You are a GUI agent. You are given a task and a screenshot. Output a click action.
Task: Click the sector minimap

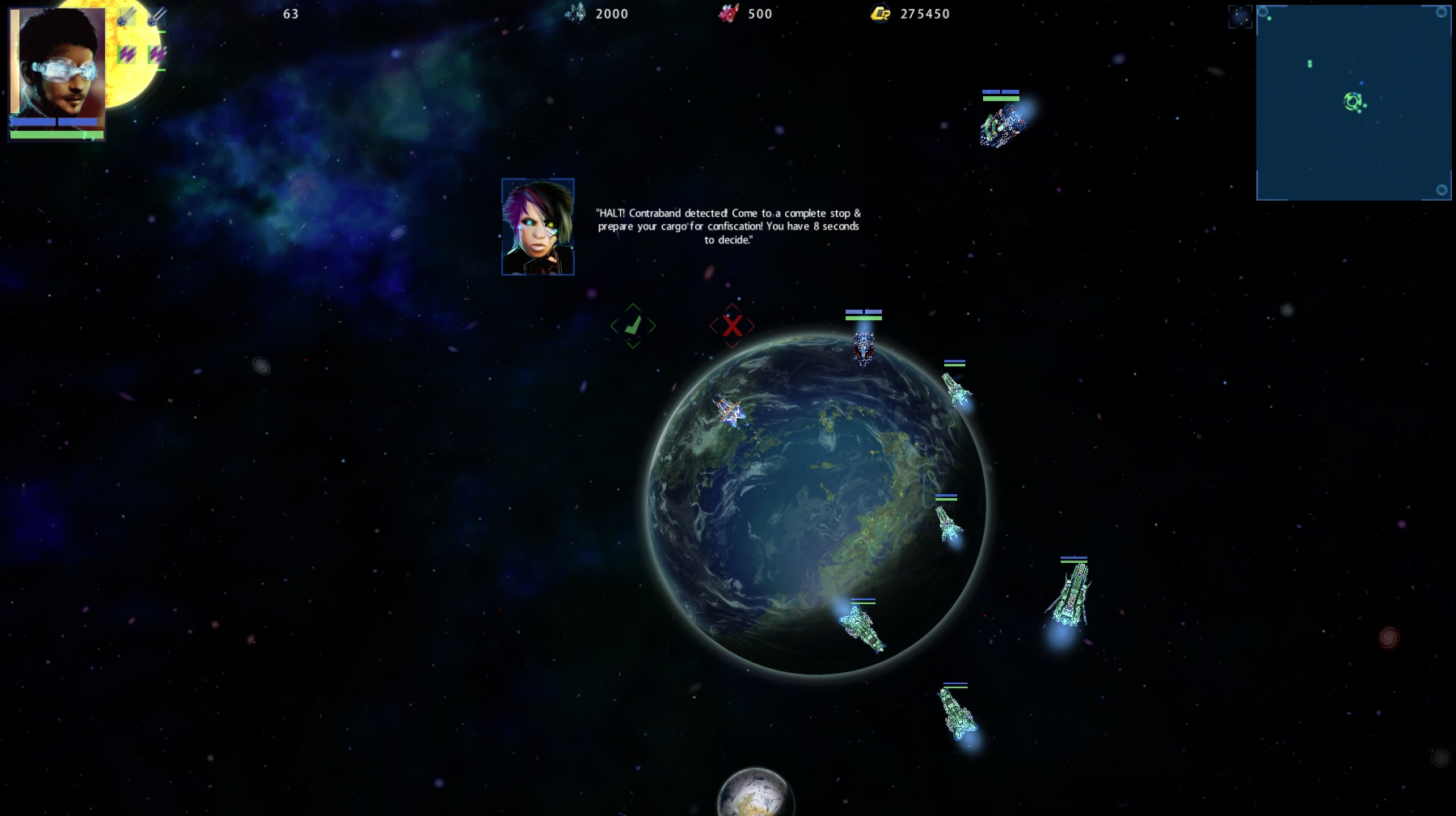pyautogui.click(x=1353, y=103)
